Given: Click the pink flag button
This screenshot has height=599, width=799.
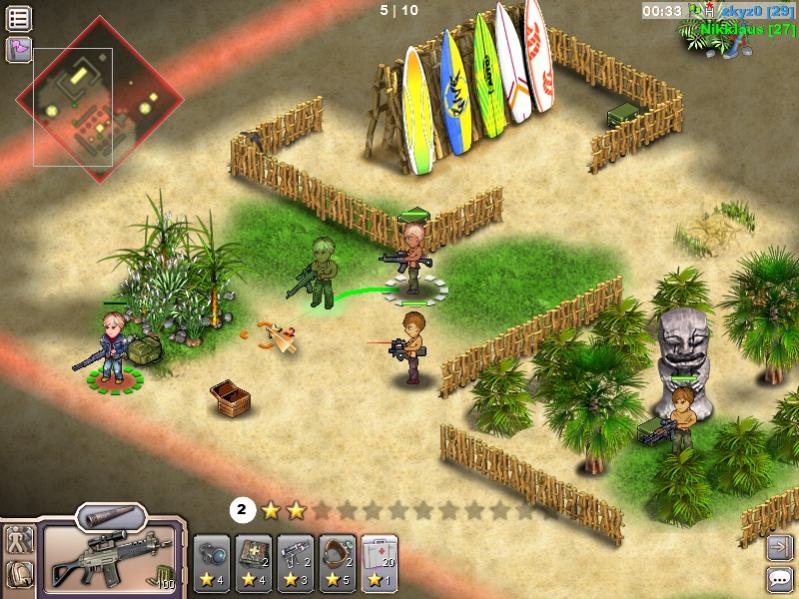Looking at the screenshot, I should click(x=19, y=49).
